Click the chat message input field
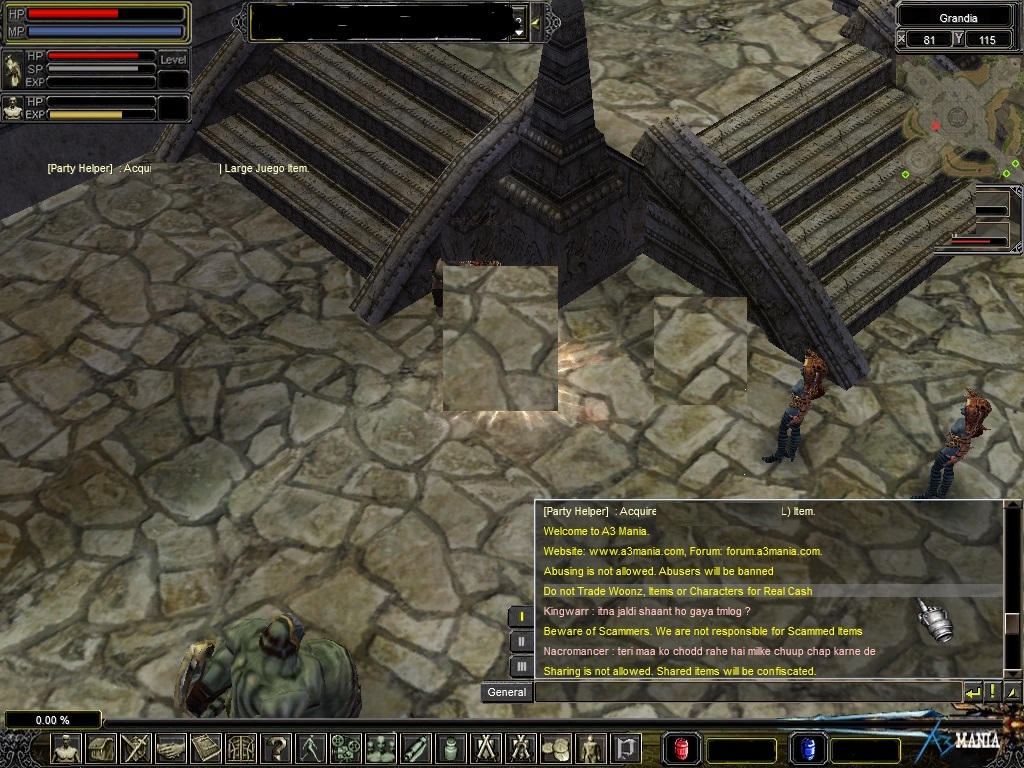Image resolution: width=1024 pixels, height=768 pixels. pos(747,691)
